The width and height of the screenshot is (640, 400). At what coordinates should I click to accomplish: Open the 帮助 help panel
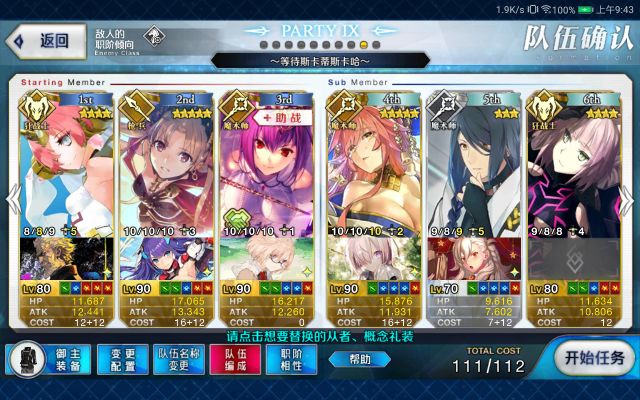[358, 358]
